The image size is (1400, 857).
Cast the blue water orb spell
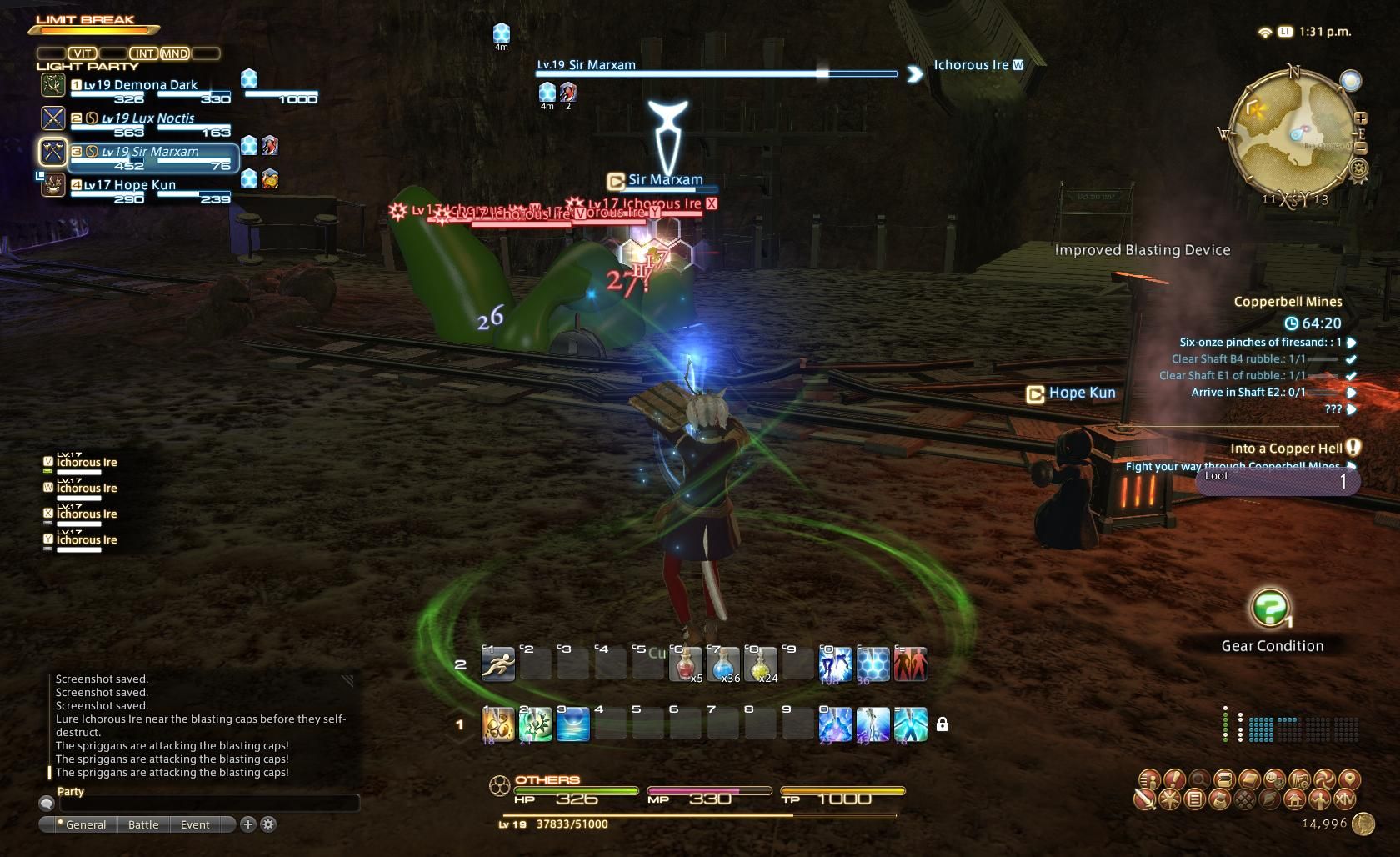click(573, 724)
